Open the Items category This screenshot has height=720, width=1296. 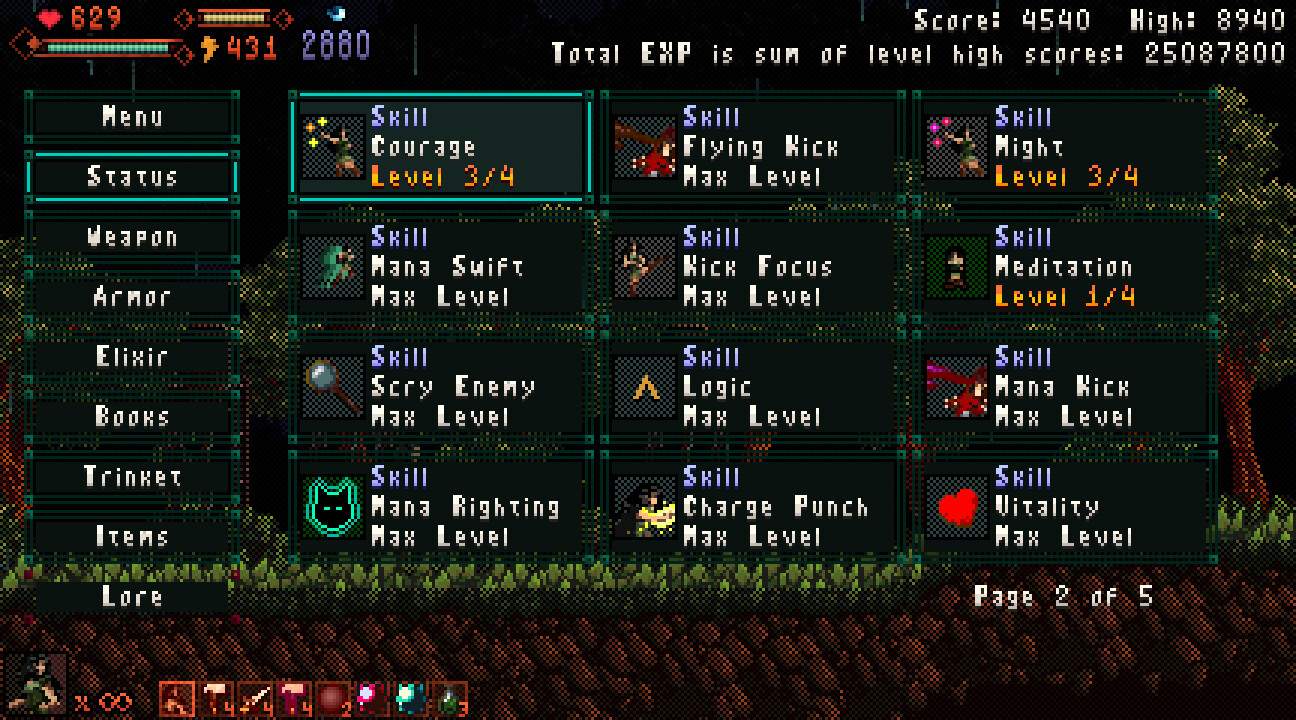pyautogui.click(x=132, y=537)
